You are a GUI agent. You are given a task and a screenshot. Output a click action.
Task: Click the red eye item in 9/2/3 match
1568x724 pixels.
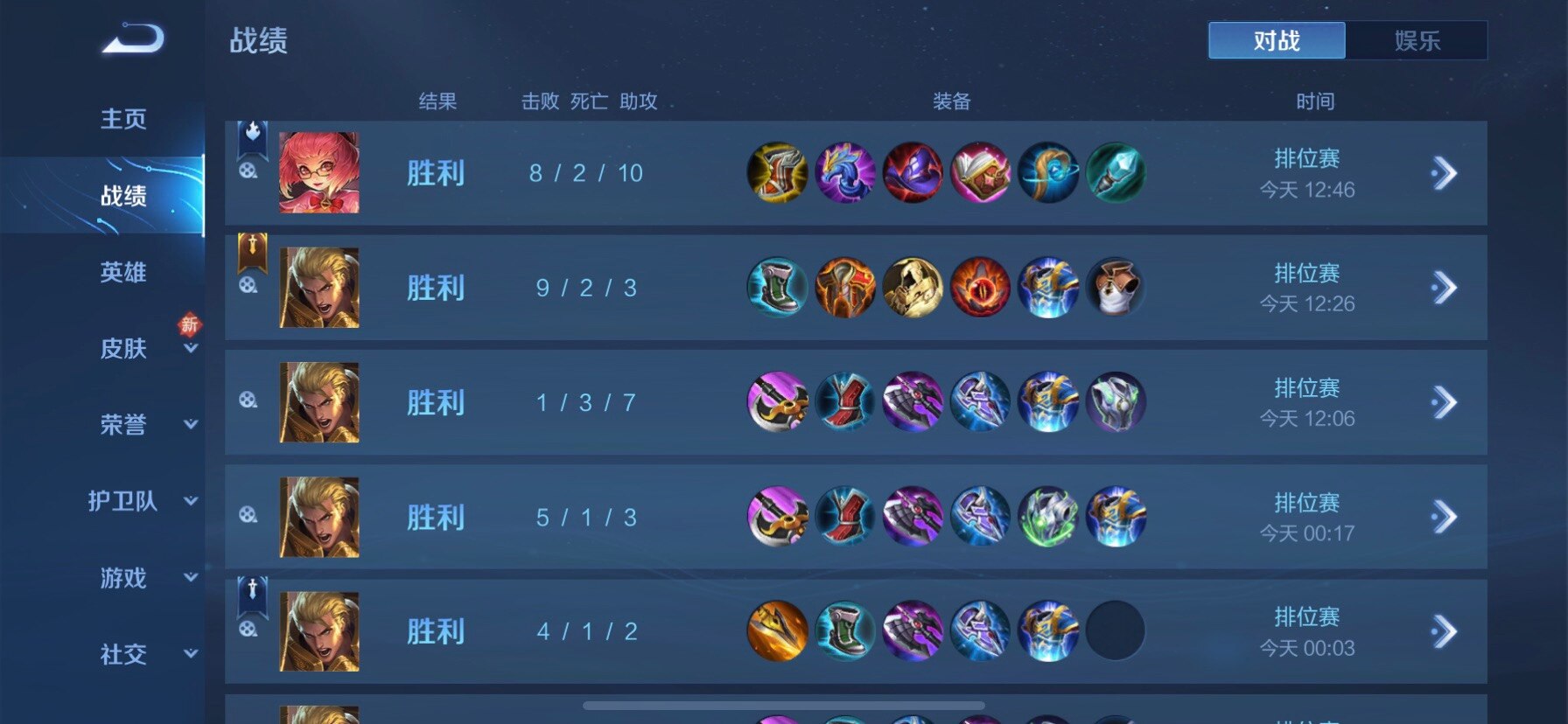(980, 288)
